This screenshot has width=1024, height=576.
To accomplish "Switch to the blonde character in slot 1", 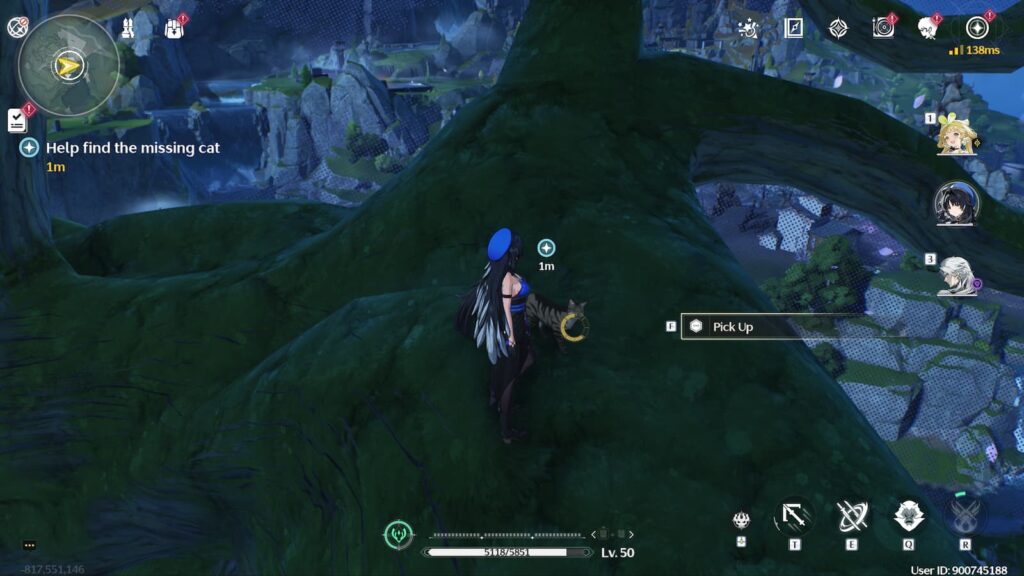I will 955,139.
